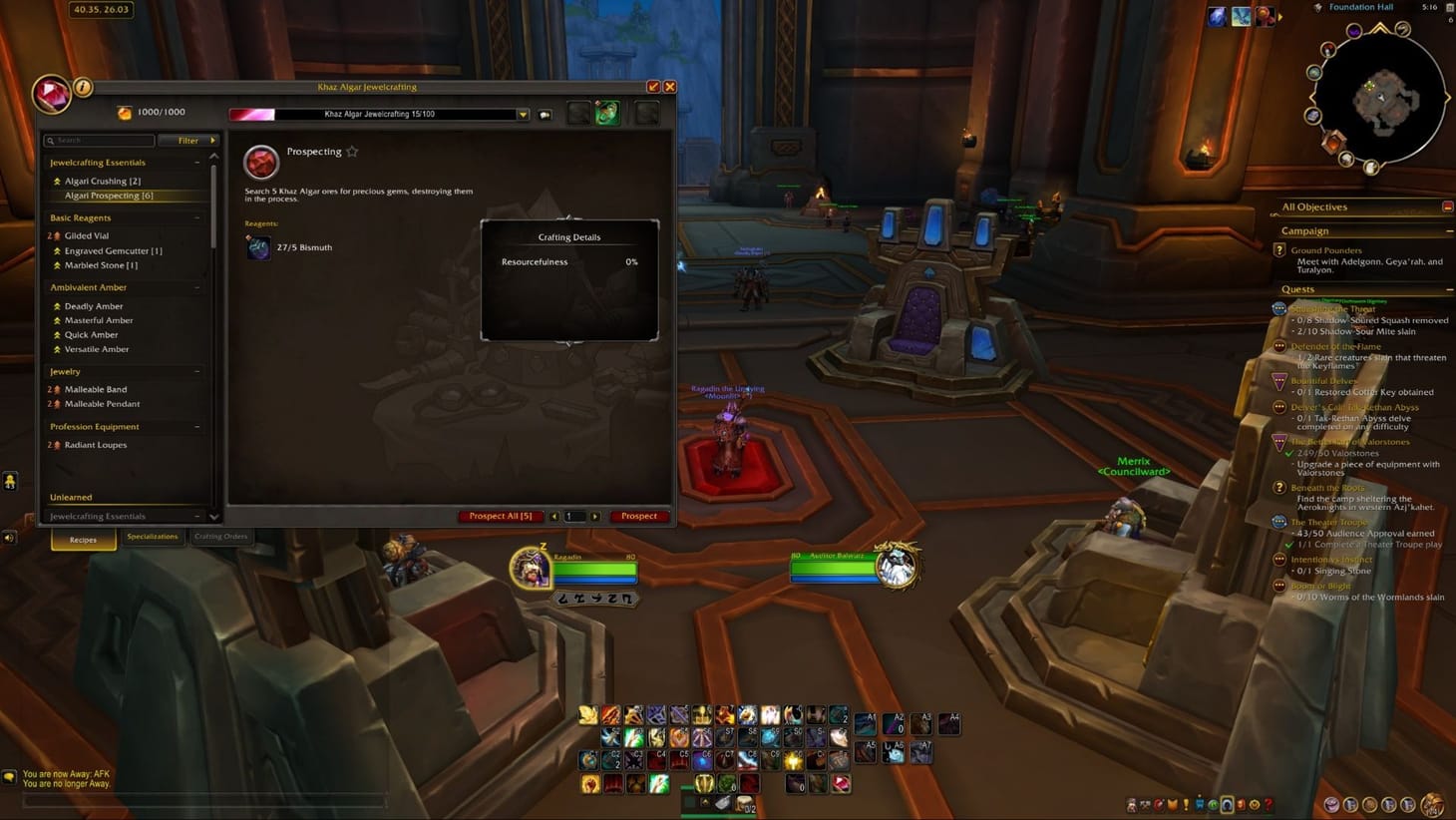This screenshot has width=1456, height=820.
Task: Select the Algari Crushing recipe
Action: pos(103,181)
